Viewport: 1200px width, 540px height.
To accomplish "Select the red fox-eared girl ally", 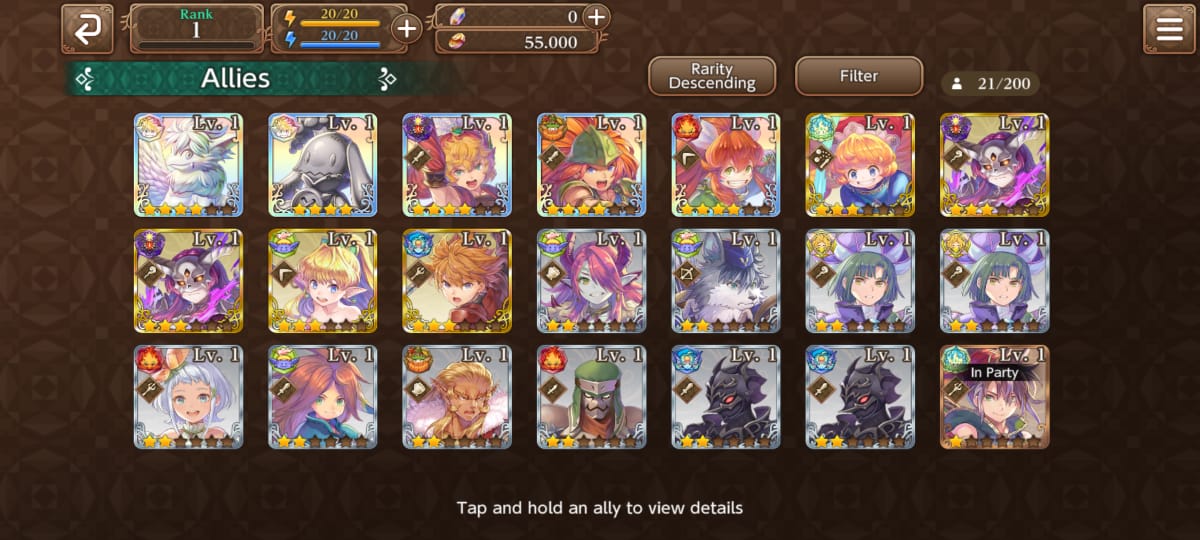I will pos(726,165).
